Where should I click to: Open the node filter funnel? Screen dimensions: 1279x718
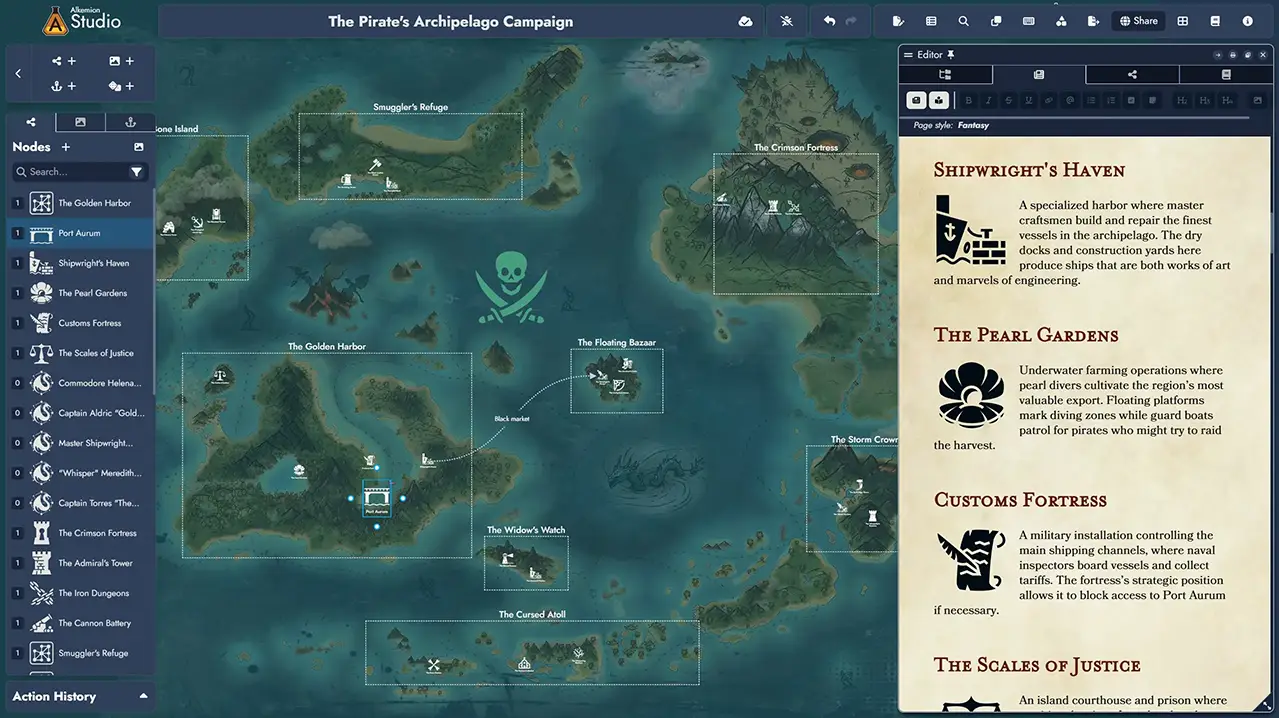137,172
